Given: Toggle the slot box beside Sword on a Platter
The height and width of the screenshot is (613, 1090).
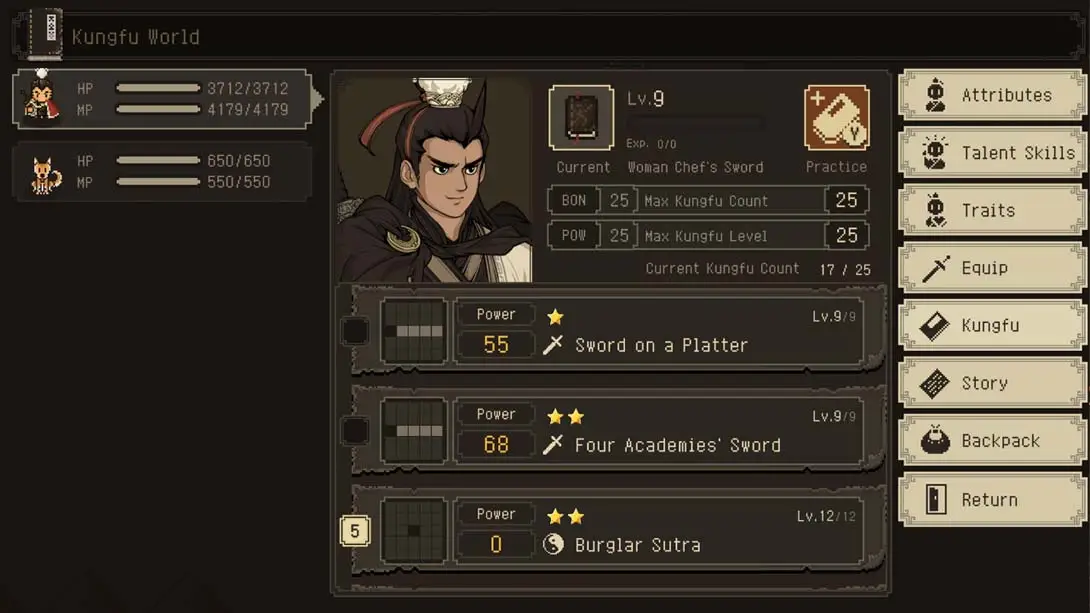Looking at the screenshot, I should pyautogui.click(x=355, y=332).
